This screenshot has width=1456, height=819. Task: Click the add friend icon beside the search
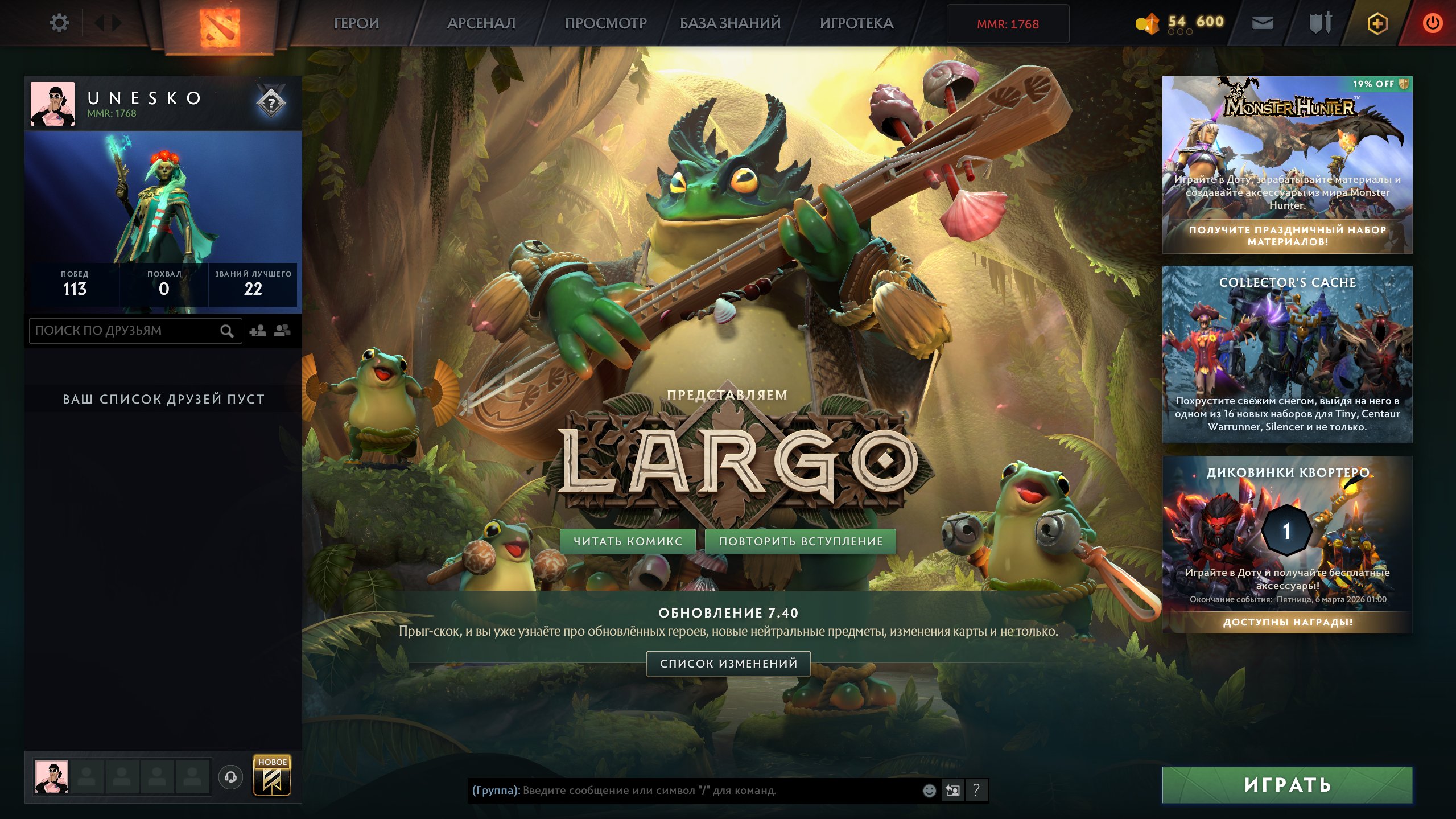tap(258, 330)
